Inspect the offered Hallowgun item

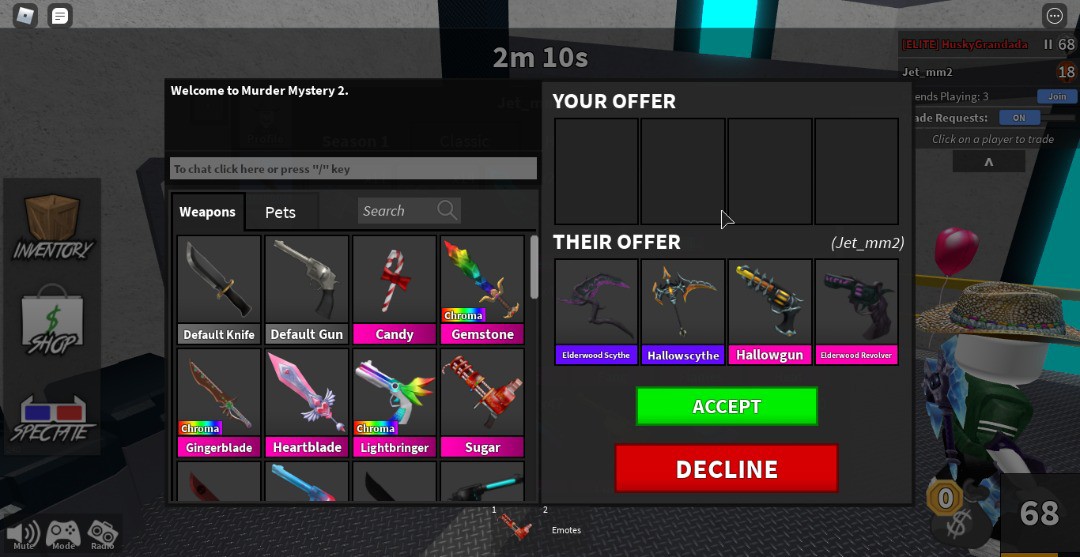770,311
